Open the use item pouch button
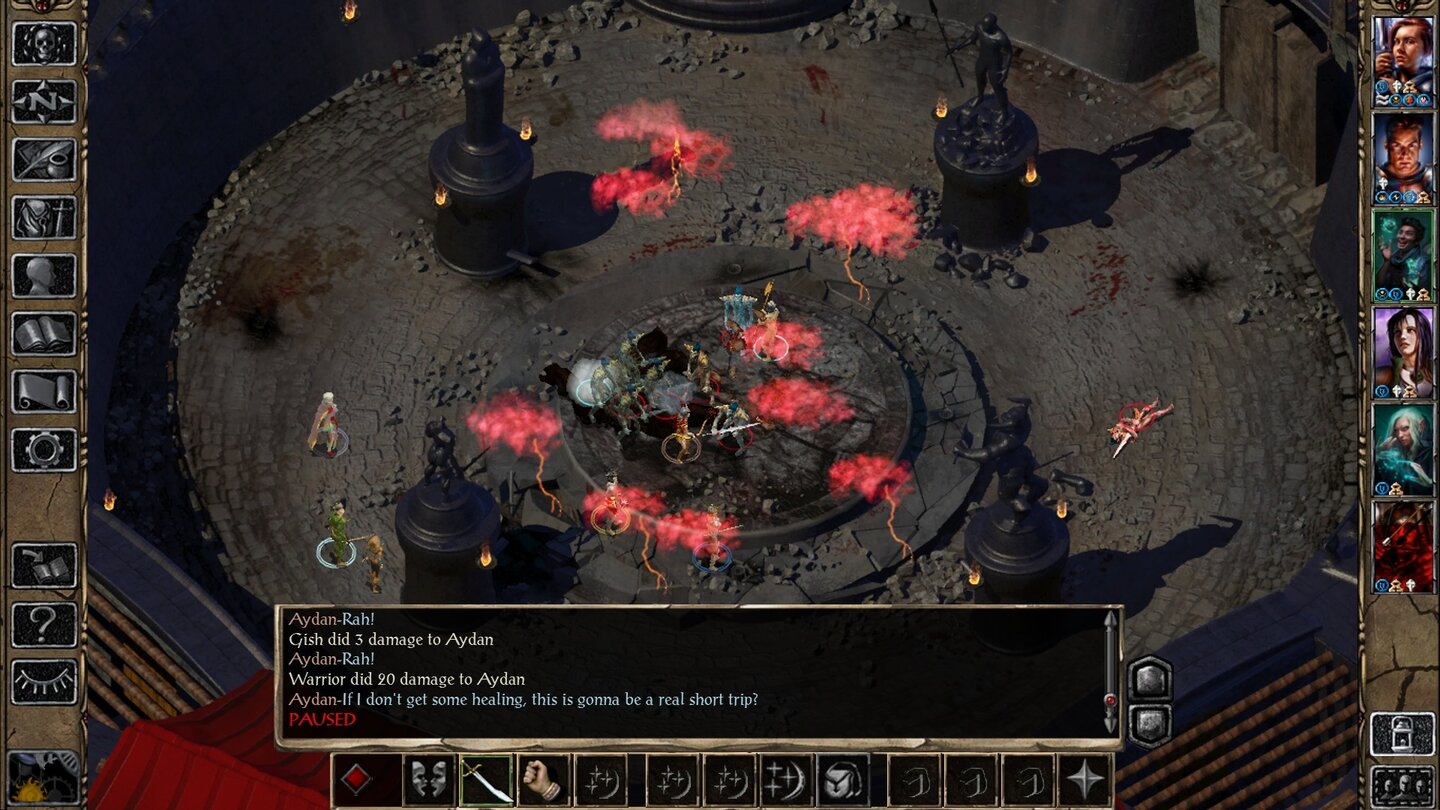The image size is (1440, 810). point(843,780)
